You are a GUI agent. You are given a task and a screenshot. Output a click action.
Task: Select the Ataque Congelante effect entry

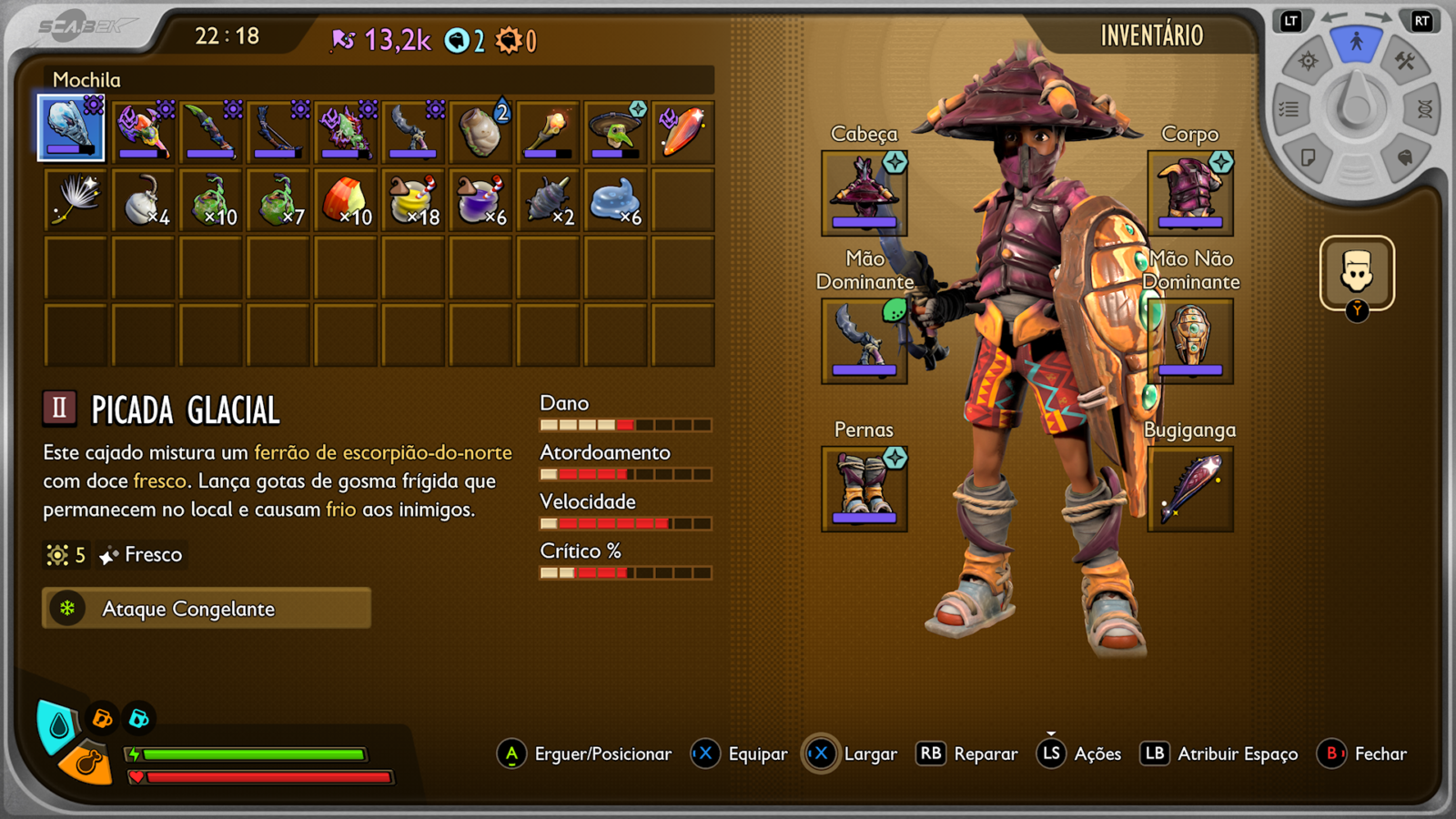pyautogui.click(x=205, y=608)
